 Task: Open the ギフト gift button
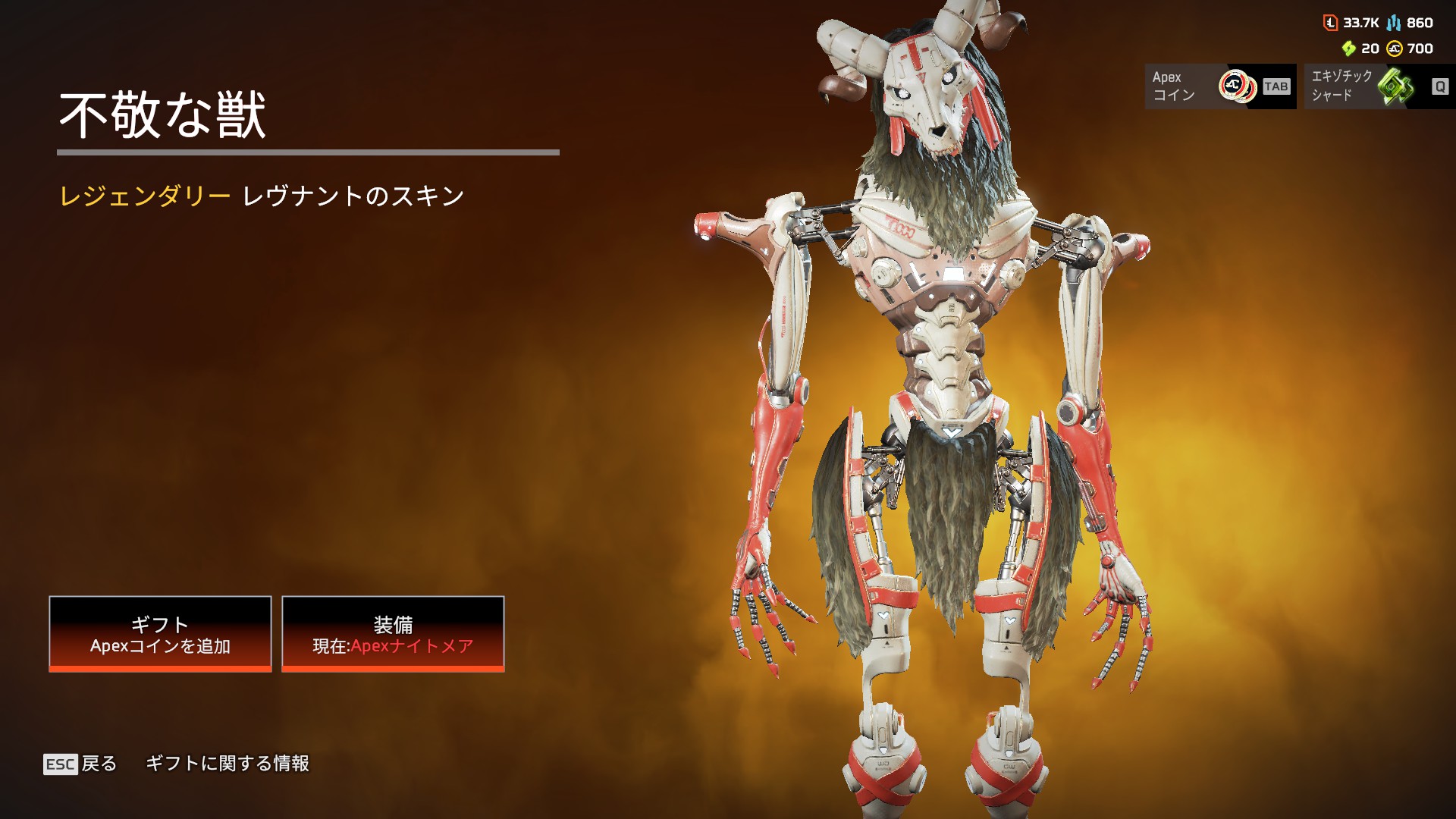pyautogui.click(x=160, y=633)
